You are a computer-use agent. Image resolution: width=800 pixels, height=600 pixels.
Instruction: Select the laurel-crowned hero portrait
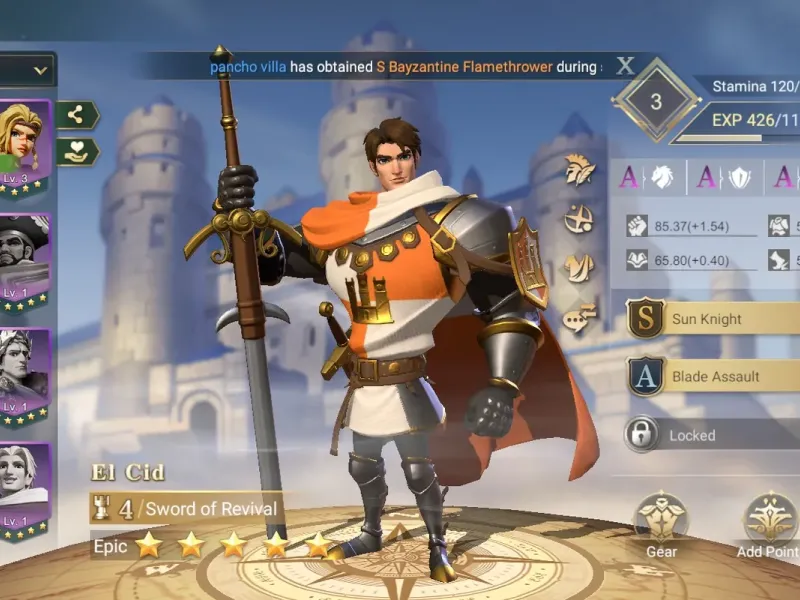pyautogui.click(x=22, y=375)
